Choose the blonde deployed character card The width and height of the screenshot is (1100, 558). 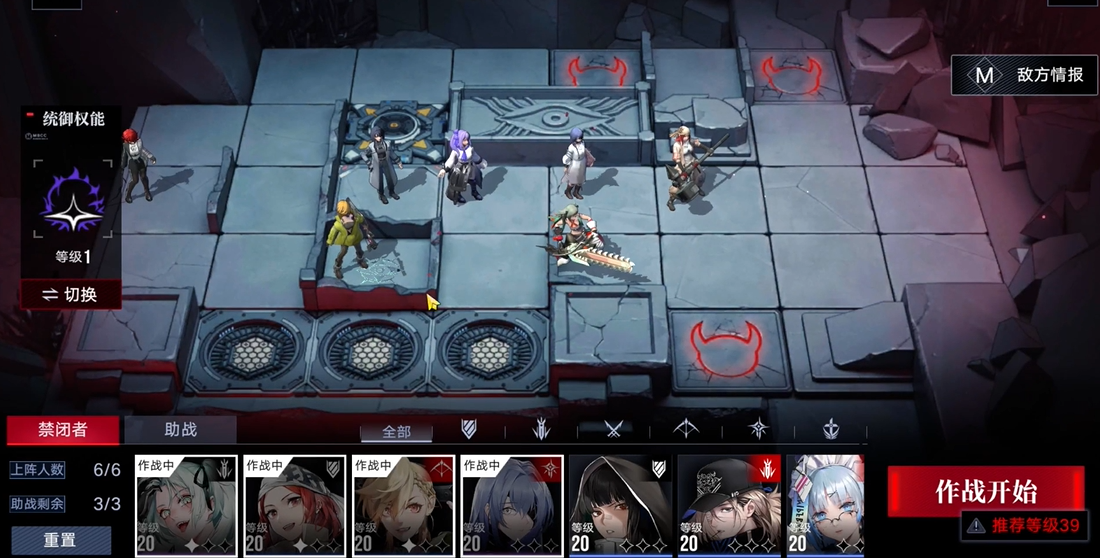click(x=403, y=505)
